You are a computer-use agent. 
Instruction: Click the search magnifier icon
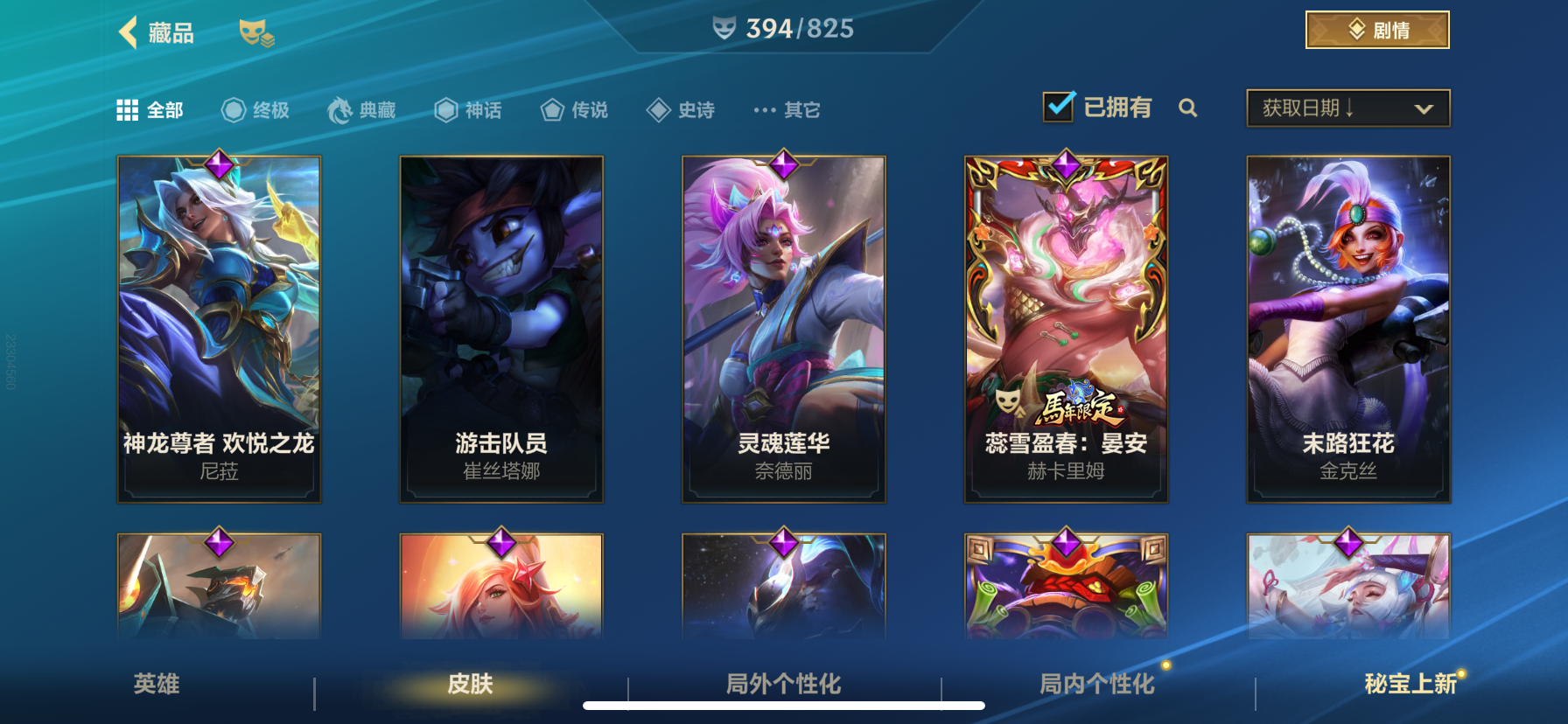pos(1188,108)
